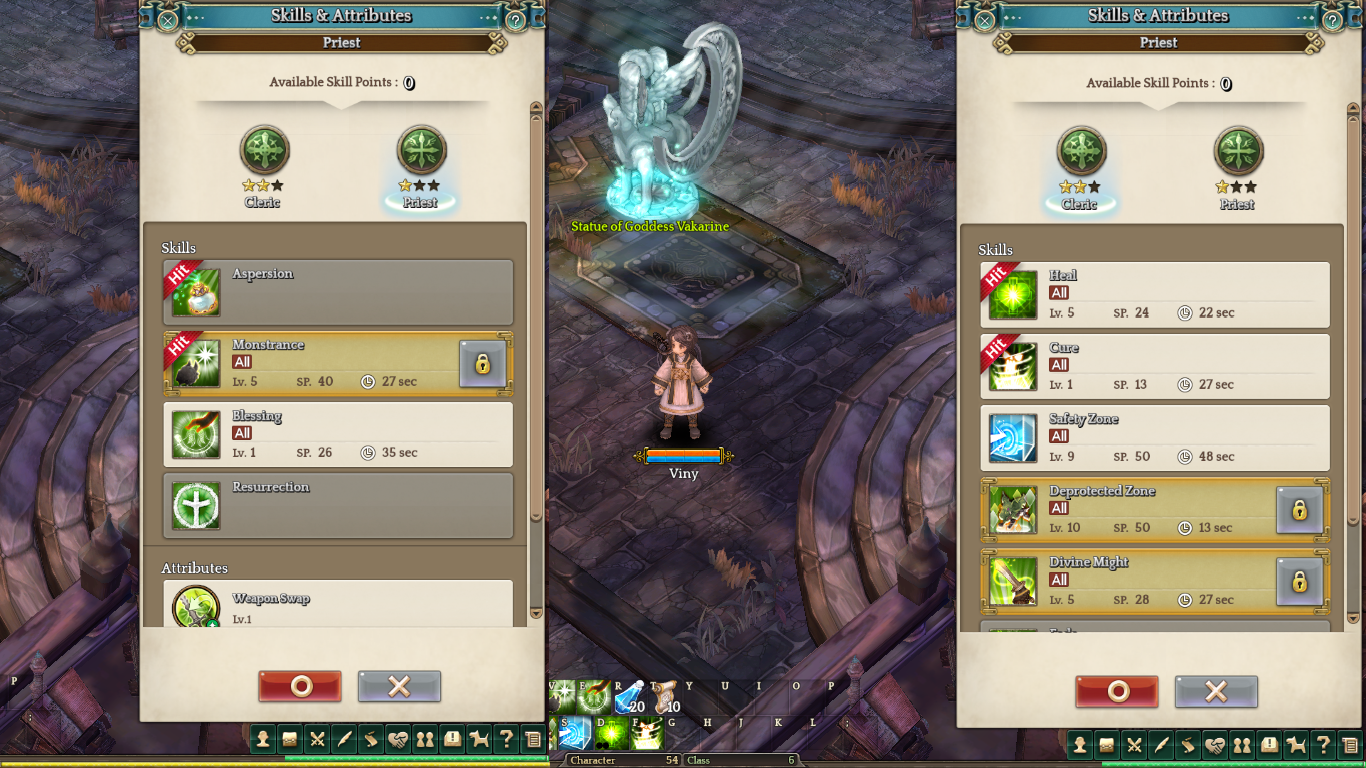
Task: Select the Cure skill list entry
Action: [1155, 366]
